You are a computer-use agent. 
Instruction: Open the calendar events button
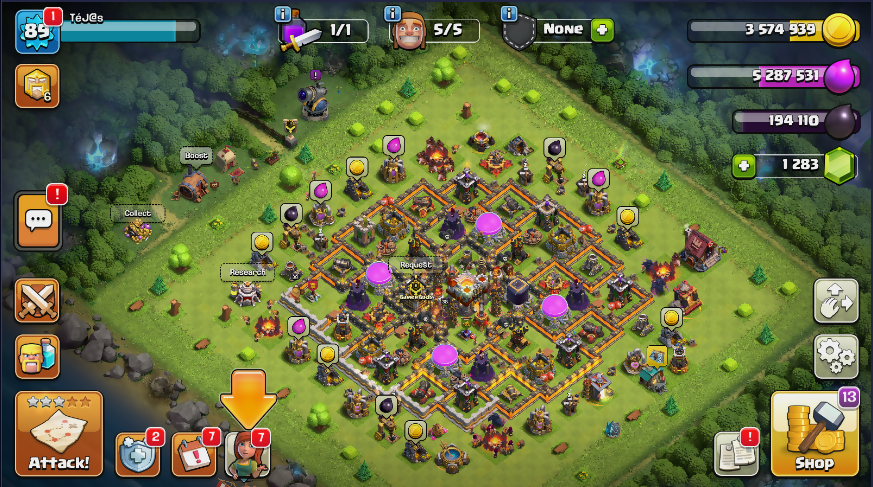click(x=194, y=454)
